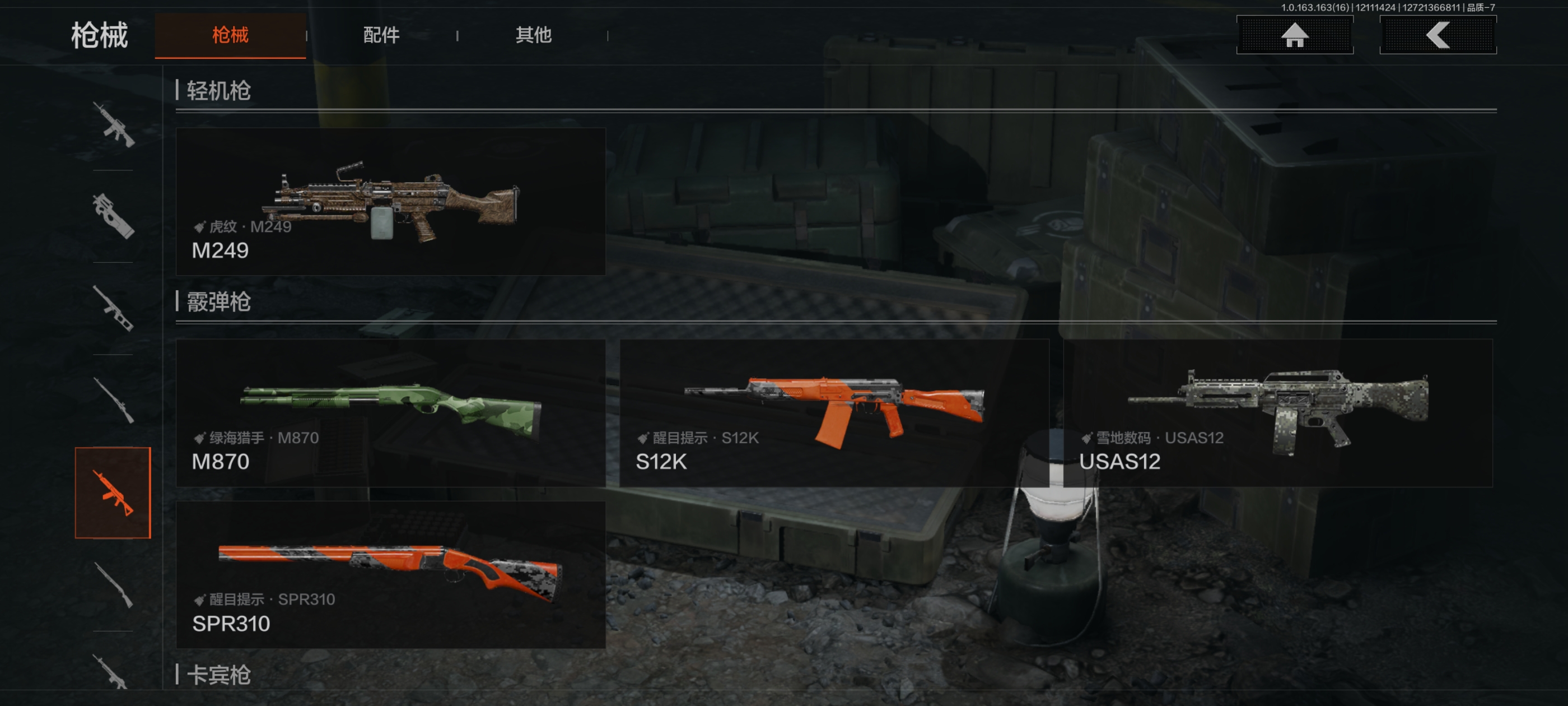This screenshot has height=706, width=1568.
Task: Select the highlighted orange AK-style category
Action: (x=113, y=493)
